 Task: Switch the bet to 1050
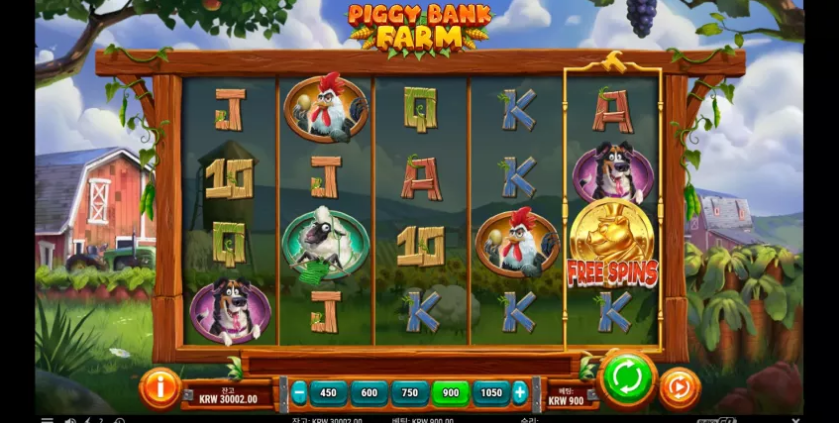(x=491, y=393)
